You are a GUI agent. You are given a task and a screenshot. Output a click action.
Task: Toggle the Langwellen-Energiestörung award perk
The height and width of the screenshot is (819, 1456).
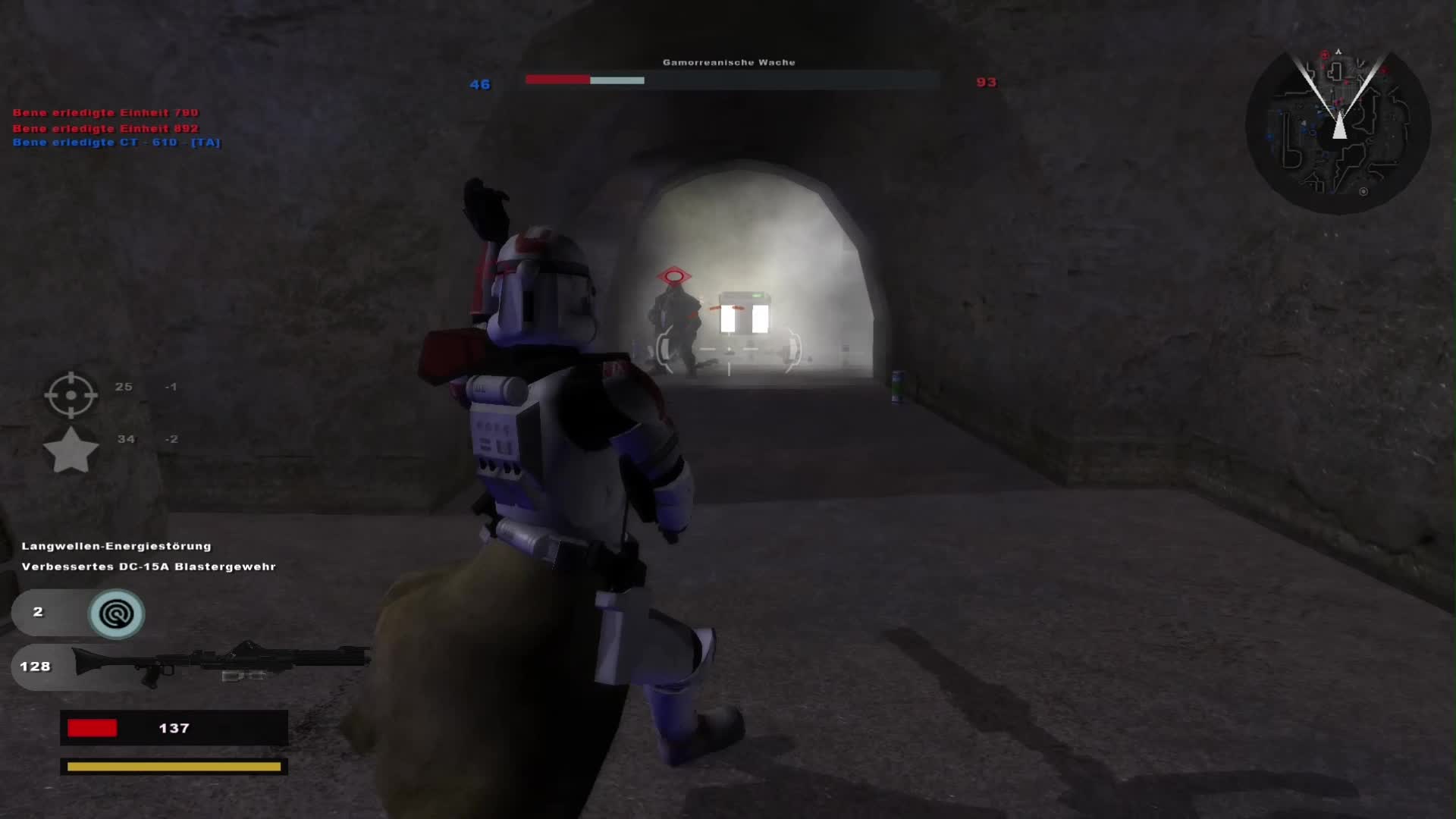coord(117,545)
